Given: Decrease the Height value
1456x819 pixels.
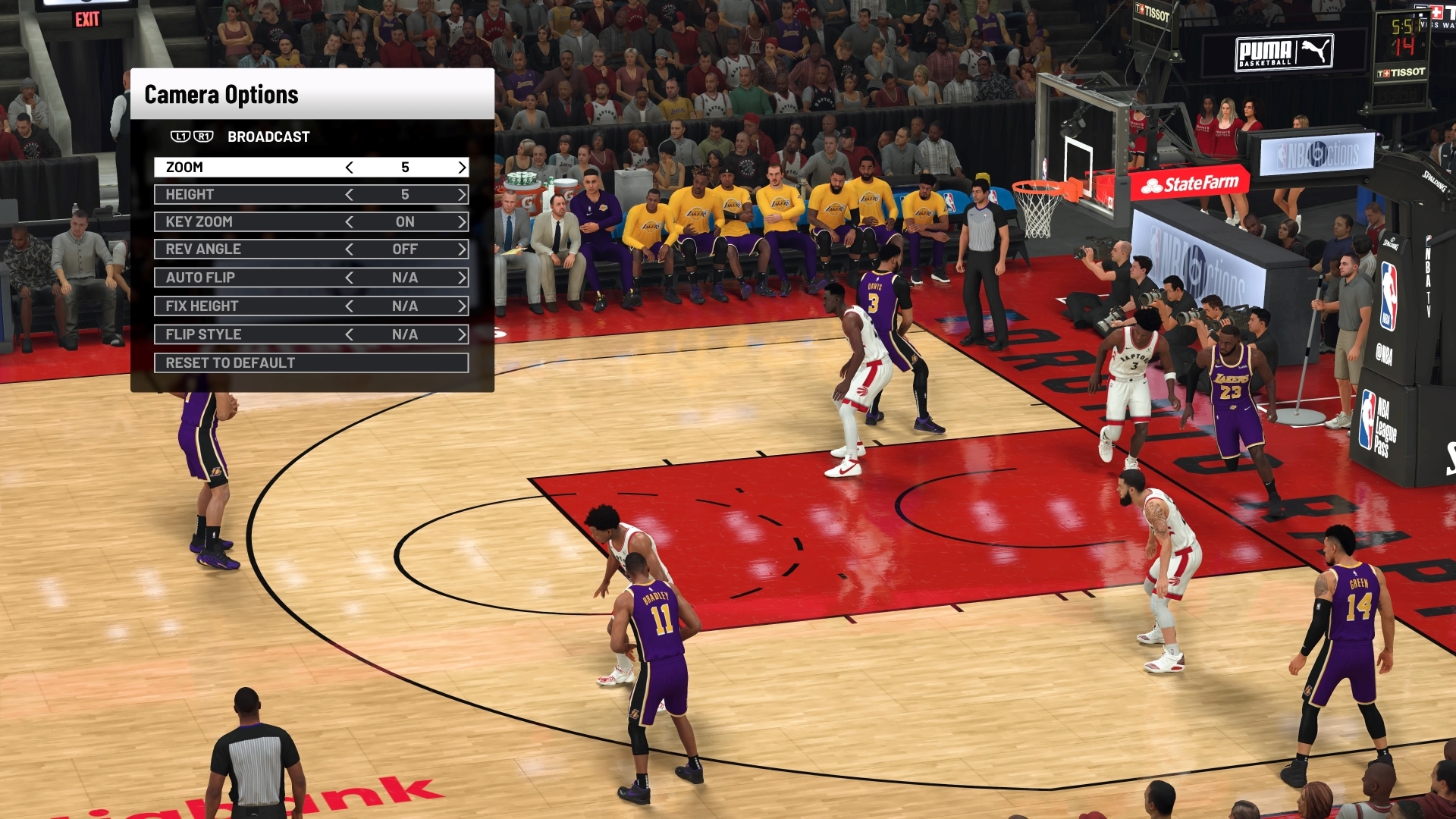Looking at the screenshot, I should (x=351, y=195).
